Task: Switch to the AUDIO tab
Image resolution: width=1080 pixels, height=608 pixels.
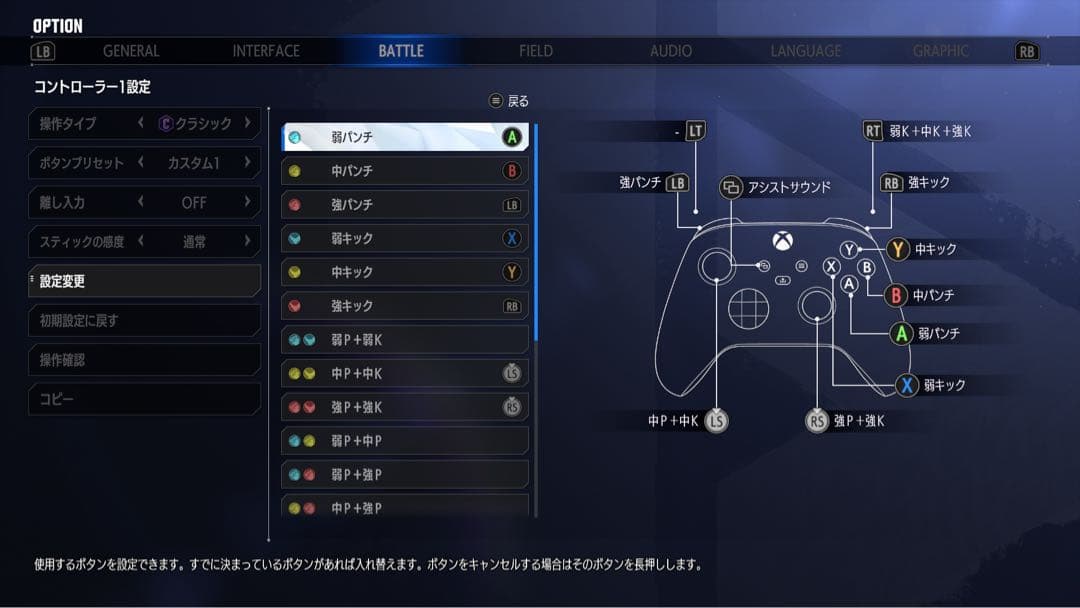Action: [x=670, y=51]
